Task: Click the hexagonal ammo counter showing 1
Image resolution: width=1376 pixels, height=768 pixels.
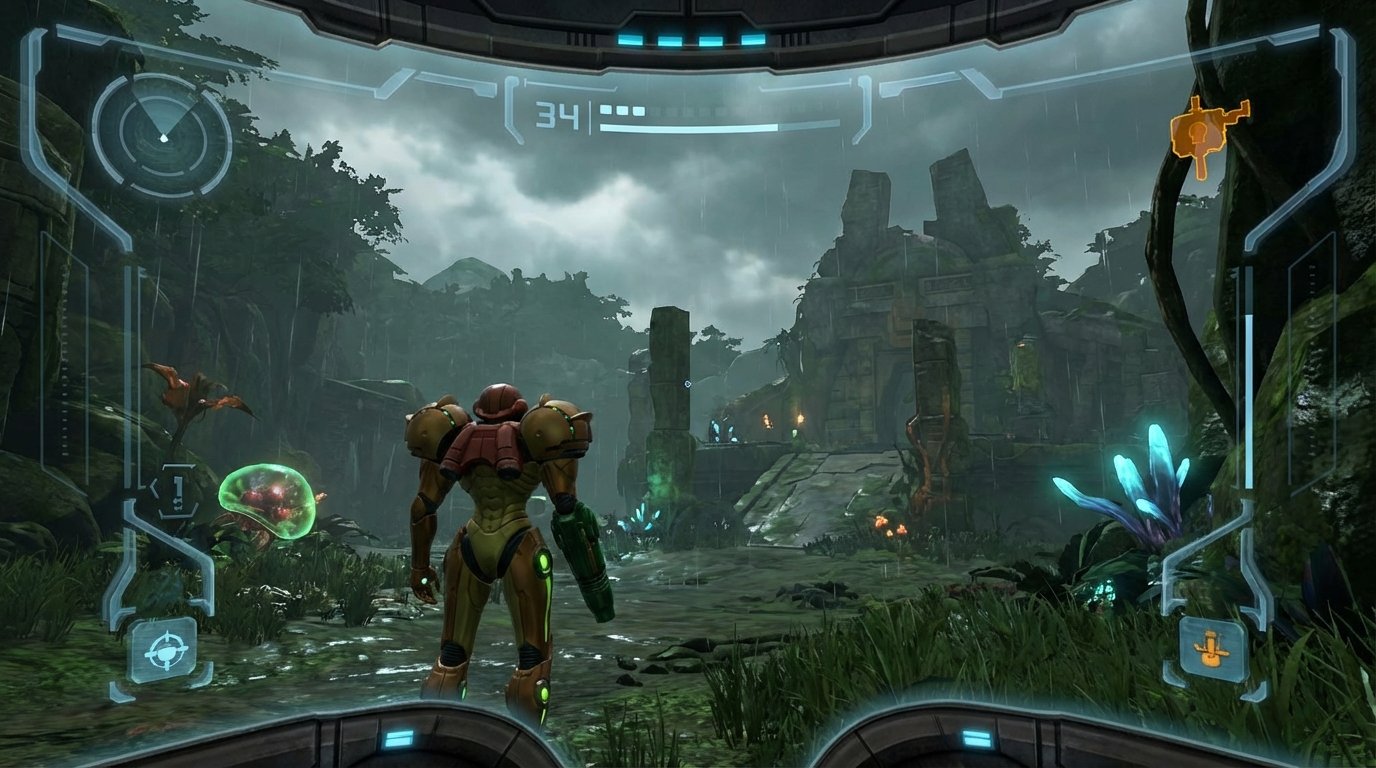Action: 180,489
